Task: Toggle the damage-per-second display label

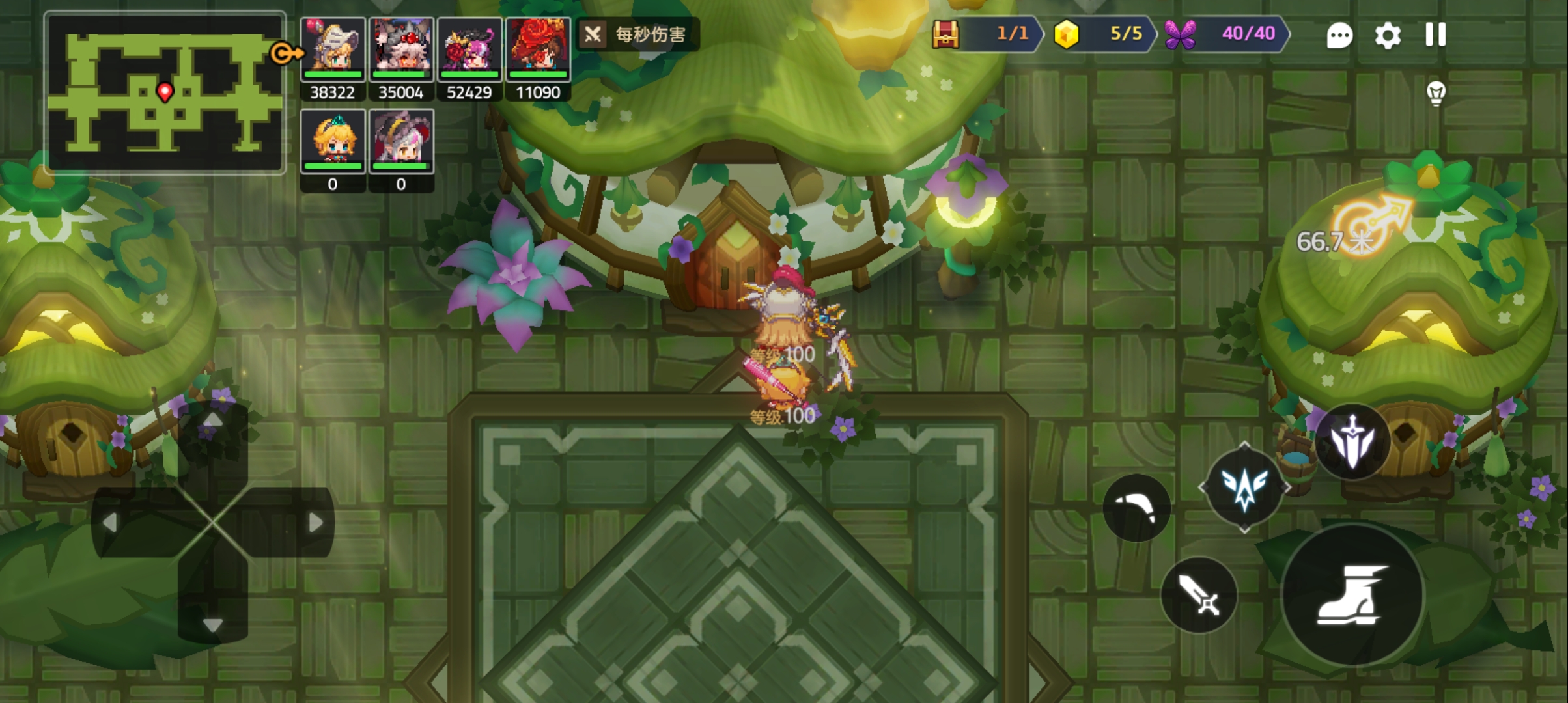Action: click(x=637, y=34)
